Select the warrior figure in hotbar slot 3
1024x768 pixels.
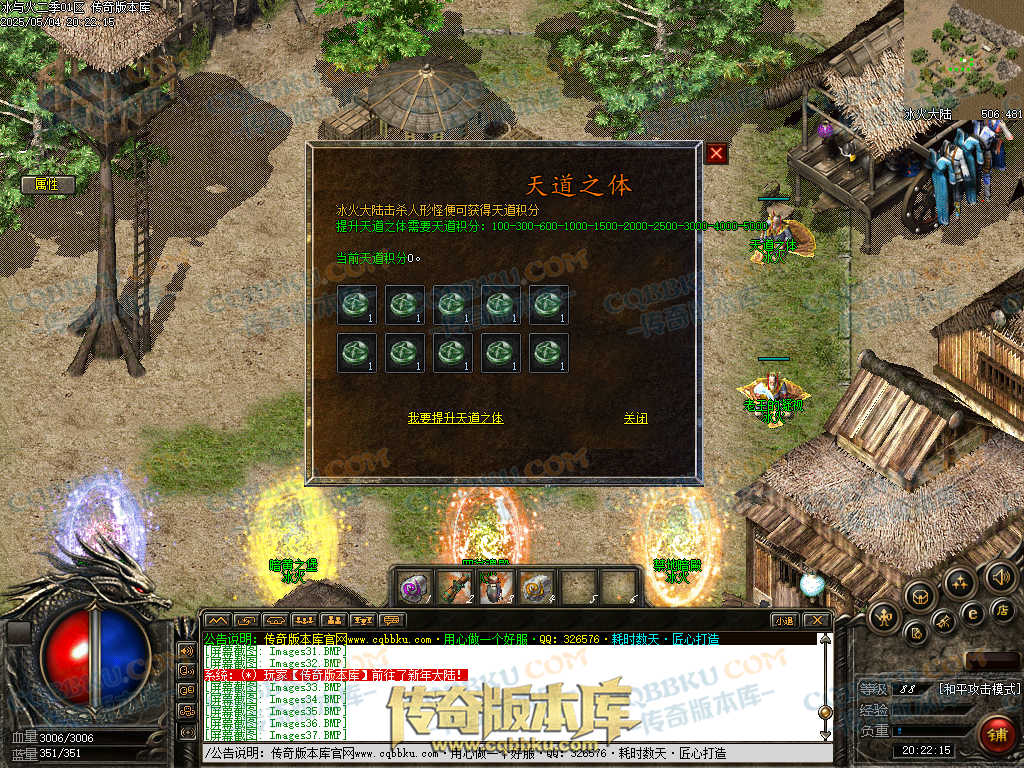pos(496,585)
